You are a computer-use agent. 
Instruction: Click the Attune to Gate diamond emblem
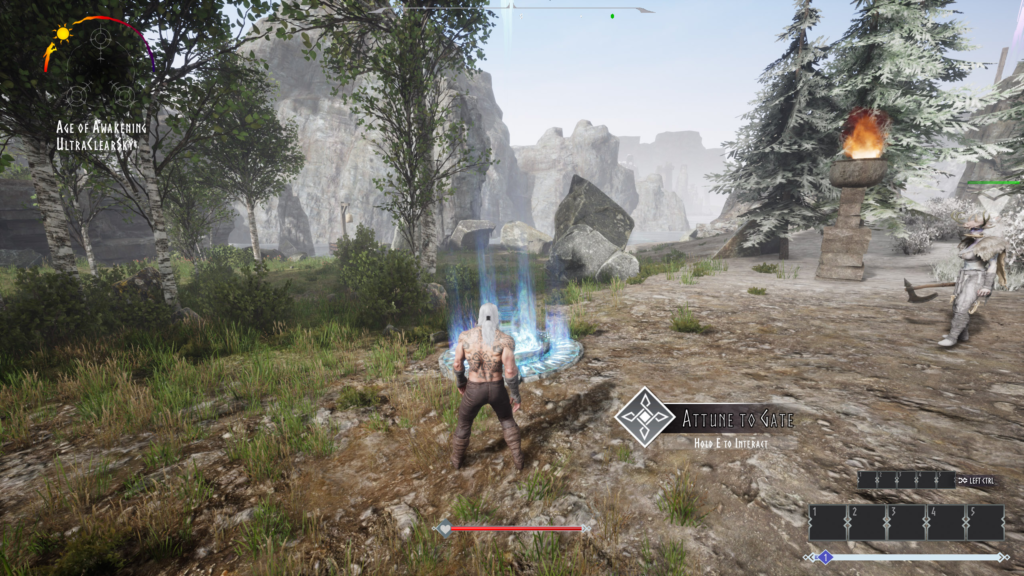[x=645, y=416]
